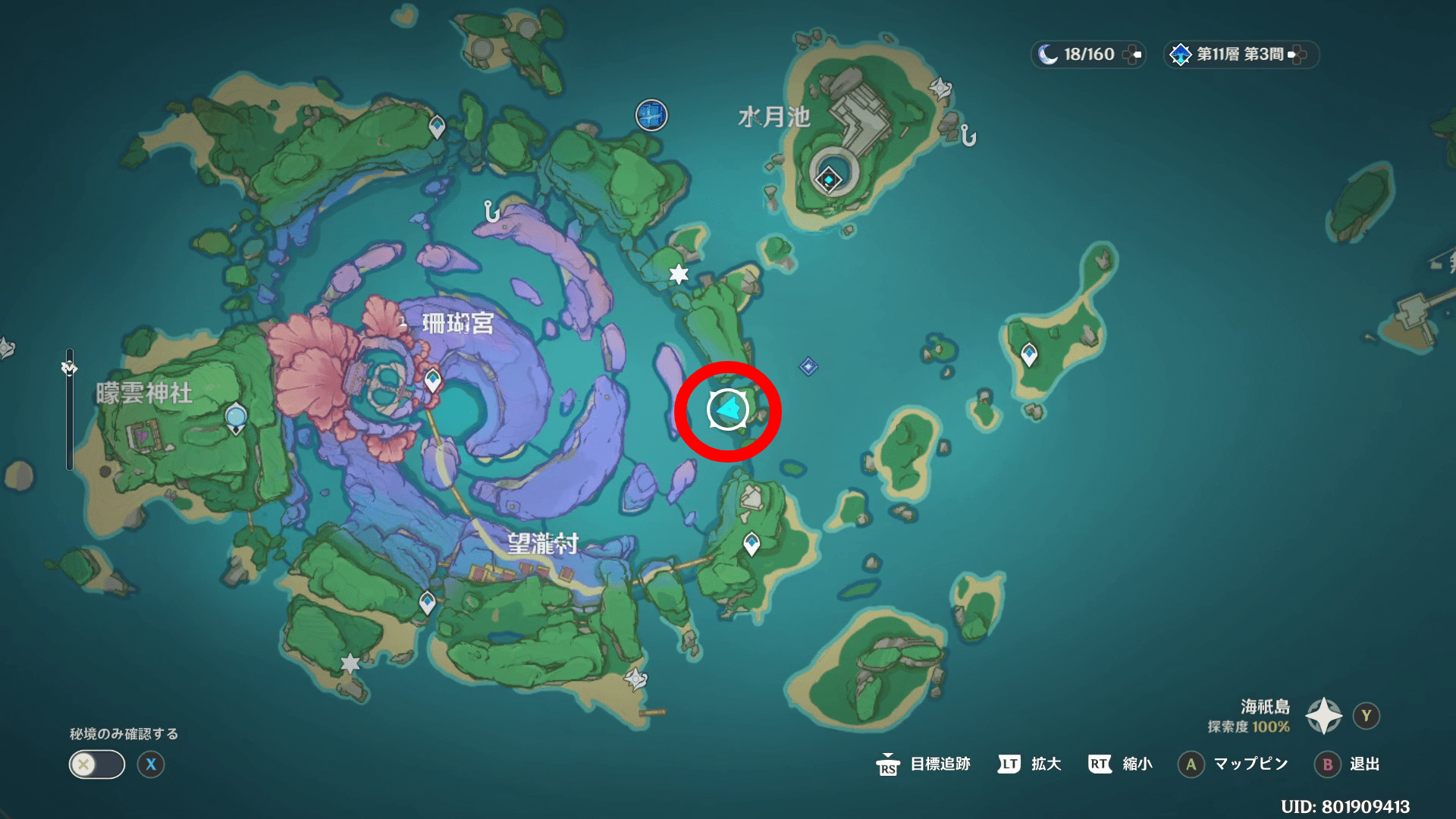
Task: Select the Statue of the Seven marker near 曚雲神社
Action: point(236,418)
